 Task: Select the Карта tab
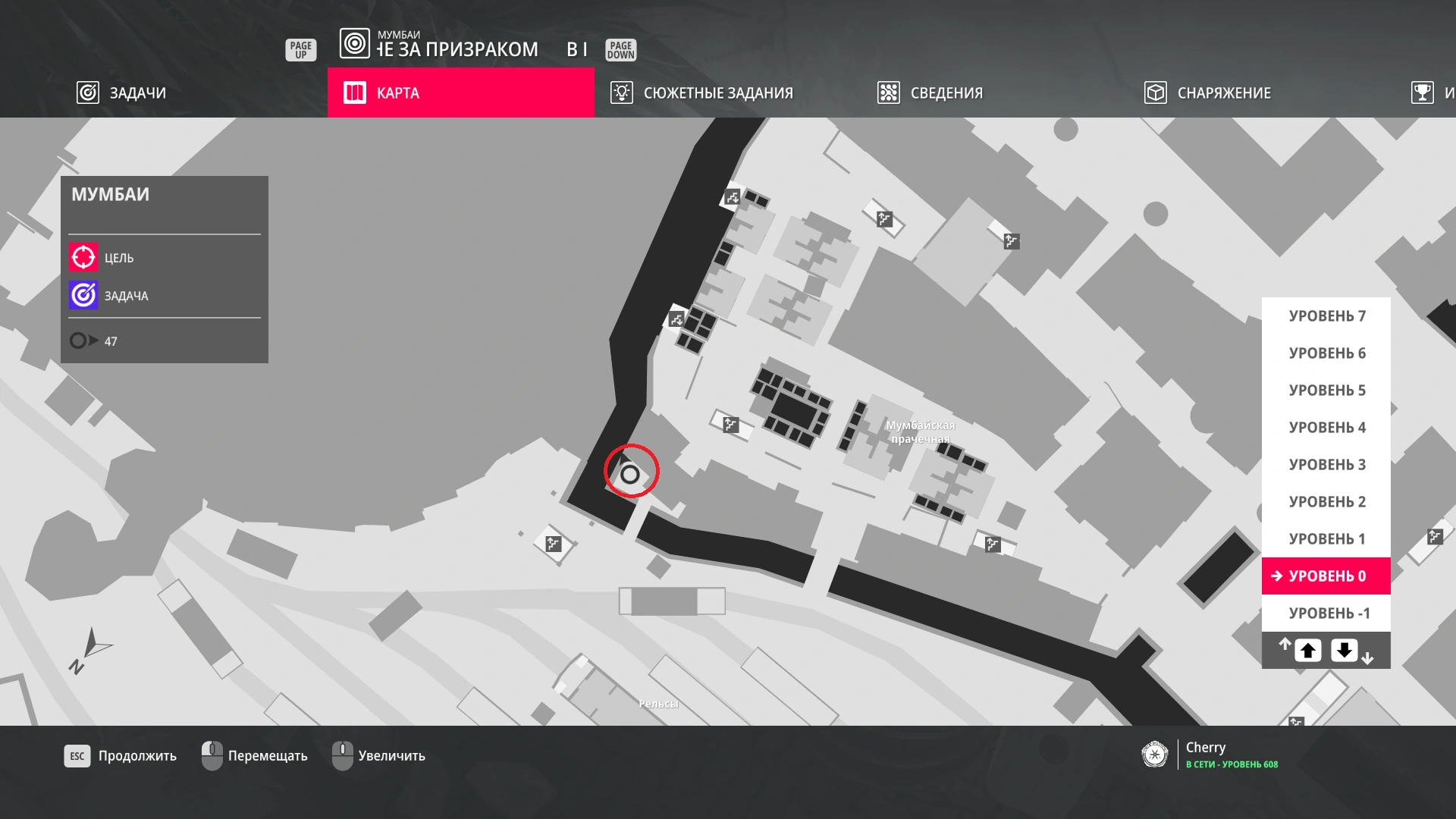click(460, 93)
